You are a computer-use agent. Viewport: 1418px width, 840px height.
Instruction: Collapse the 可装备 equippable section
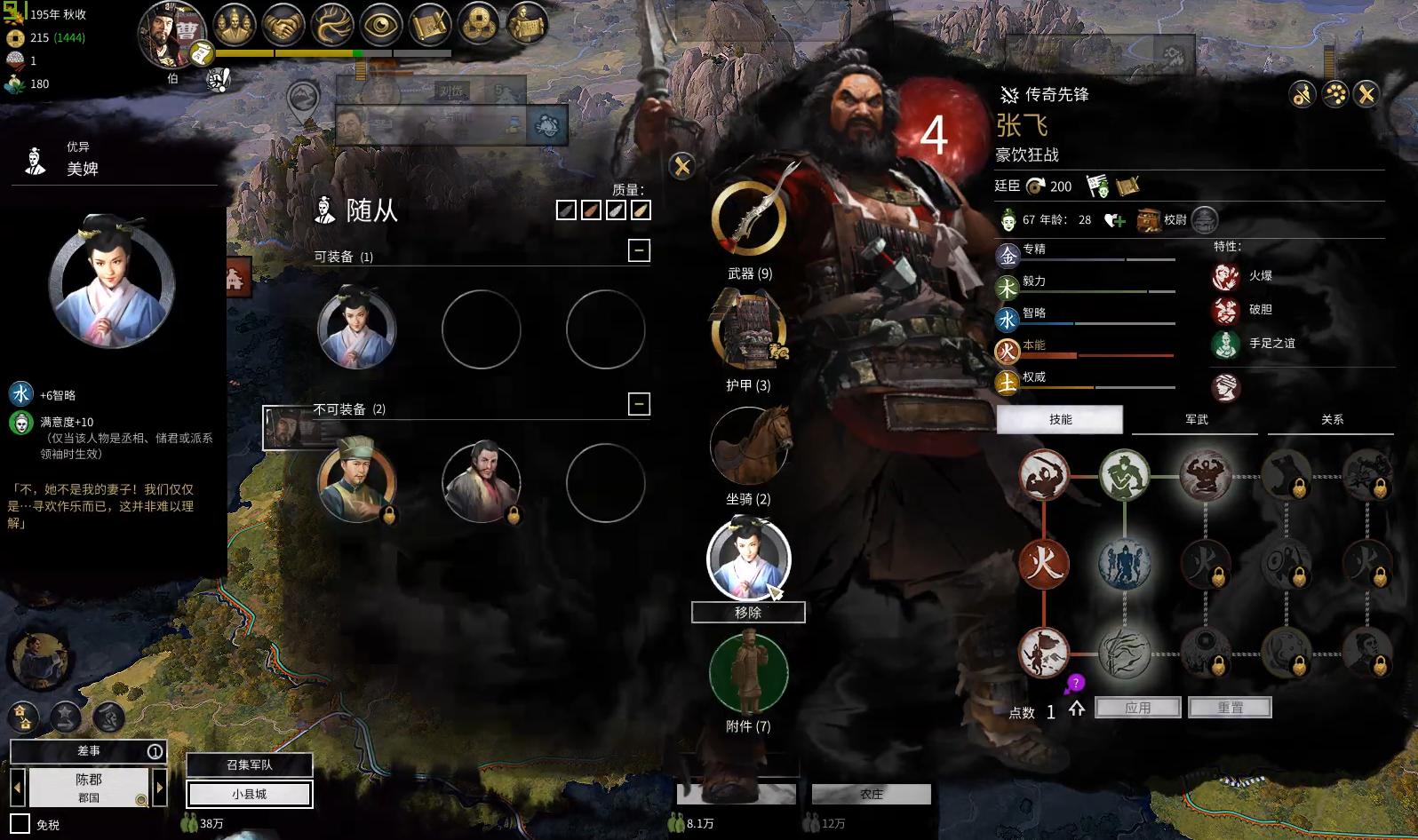click(639, 250)
